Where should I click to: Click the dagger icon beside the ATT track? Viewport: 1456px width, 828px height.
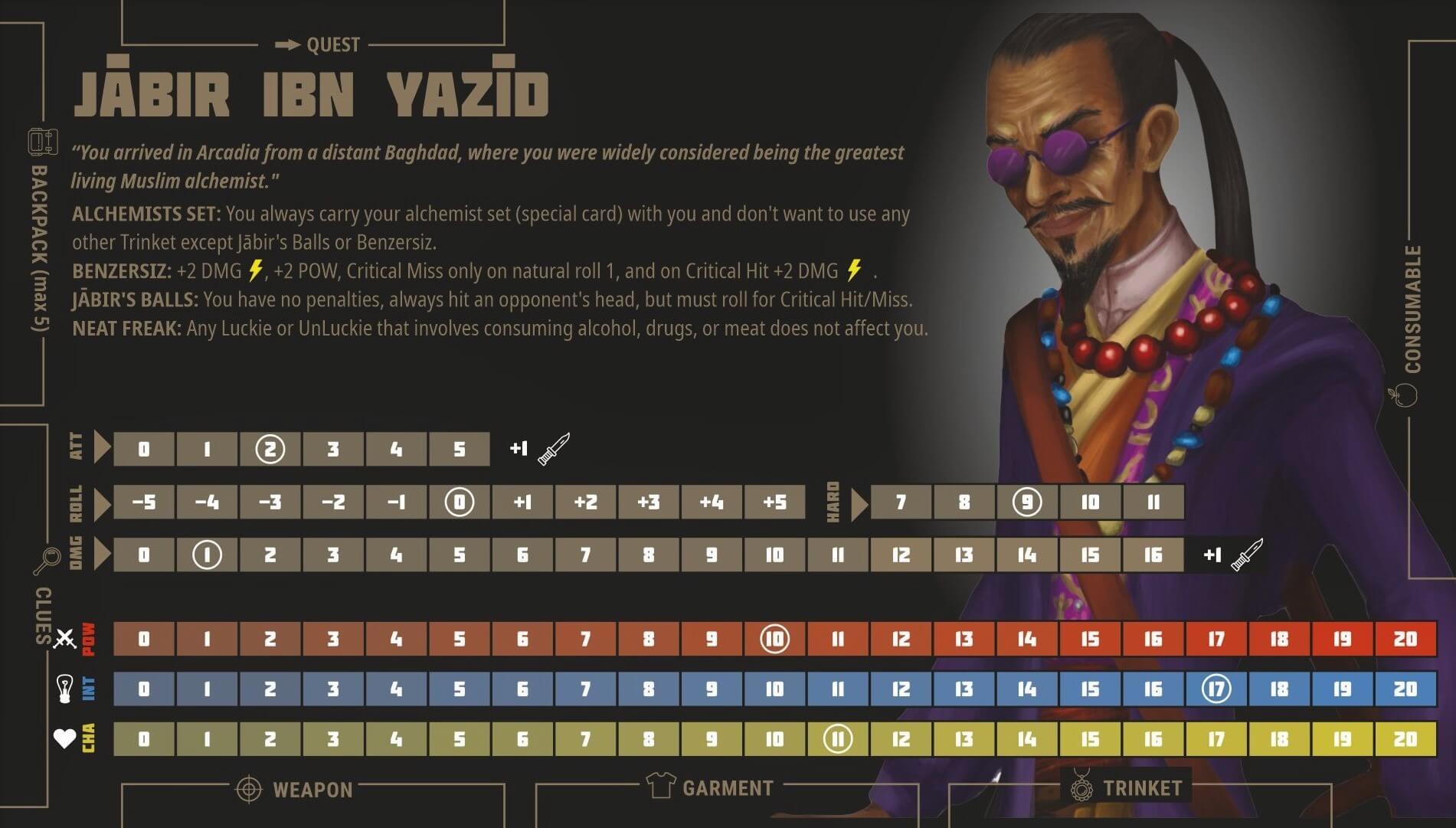[554, 449]
